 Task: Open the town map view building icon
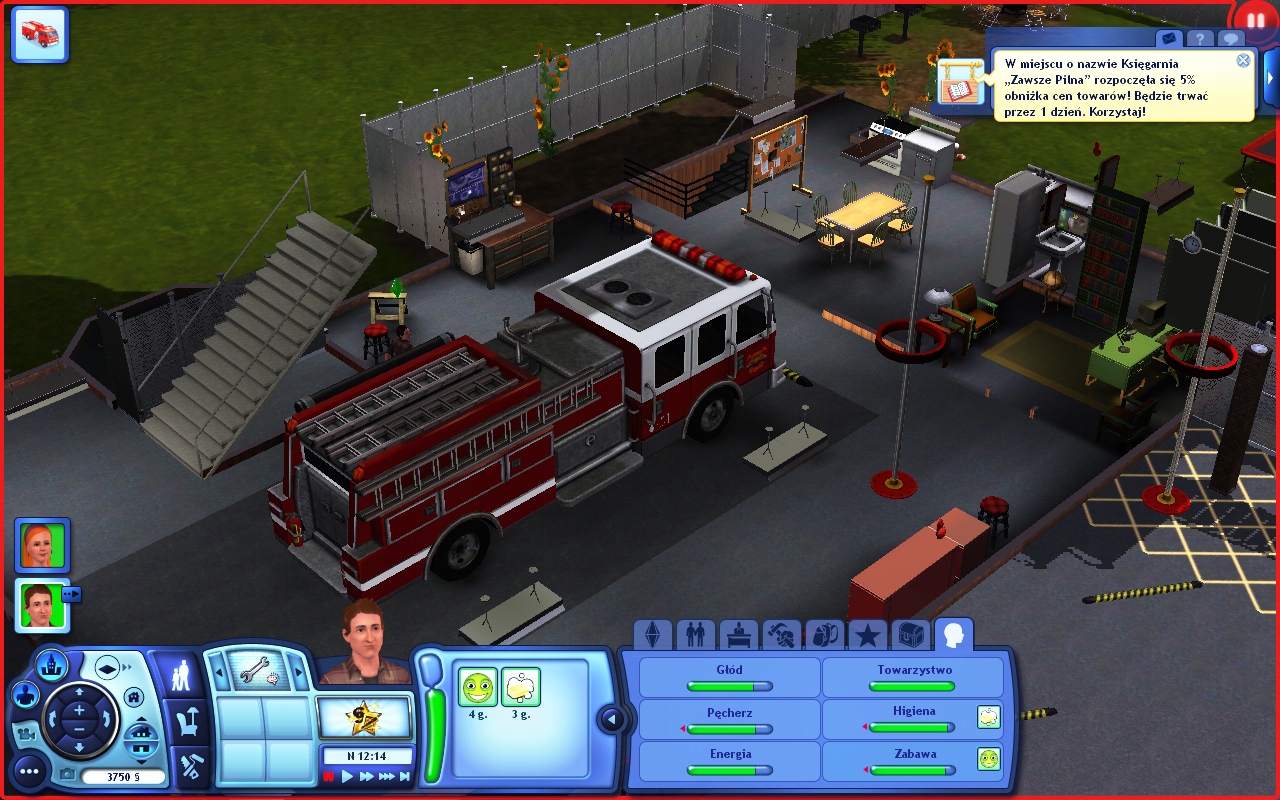tap(52, 665)
